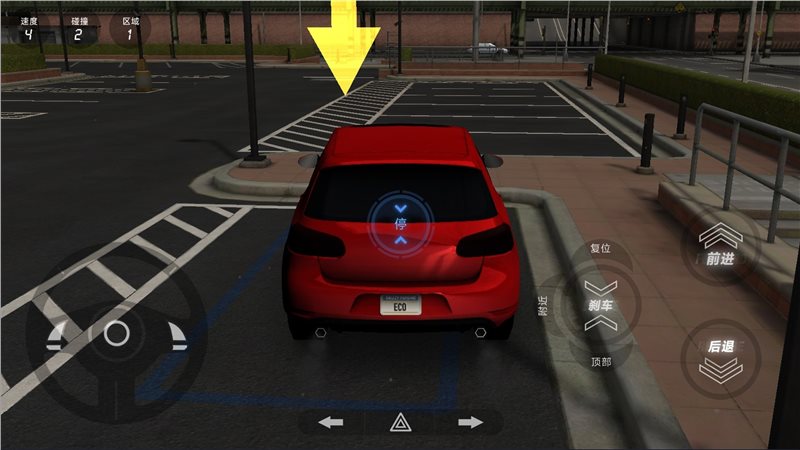Viewport: 800px width, 450px height.
Task: Click the steering wheel center horn
Action: pyautogui.click(x=116, y=333)
